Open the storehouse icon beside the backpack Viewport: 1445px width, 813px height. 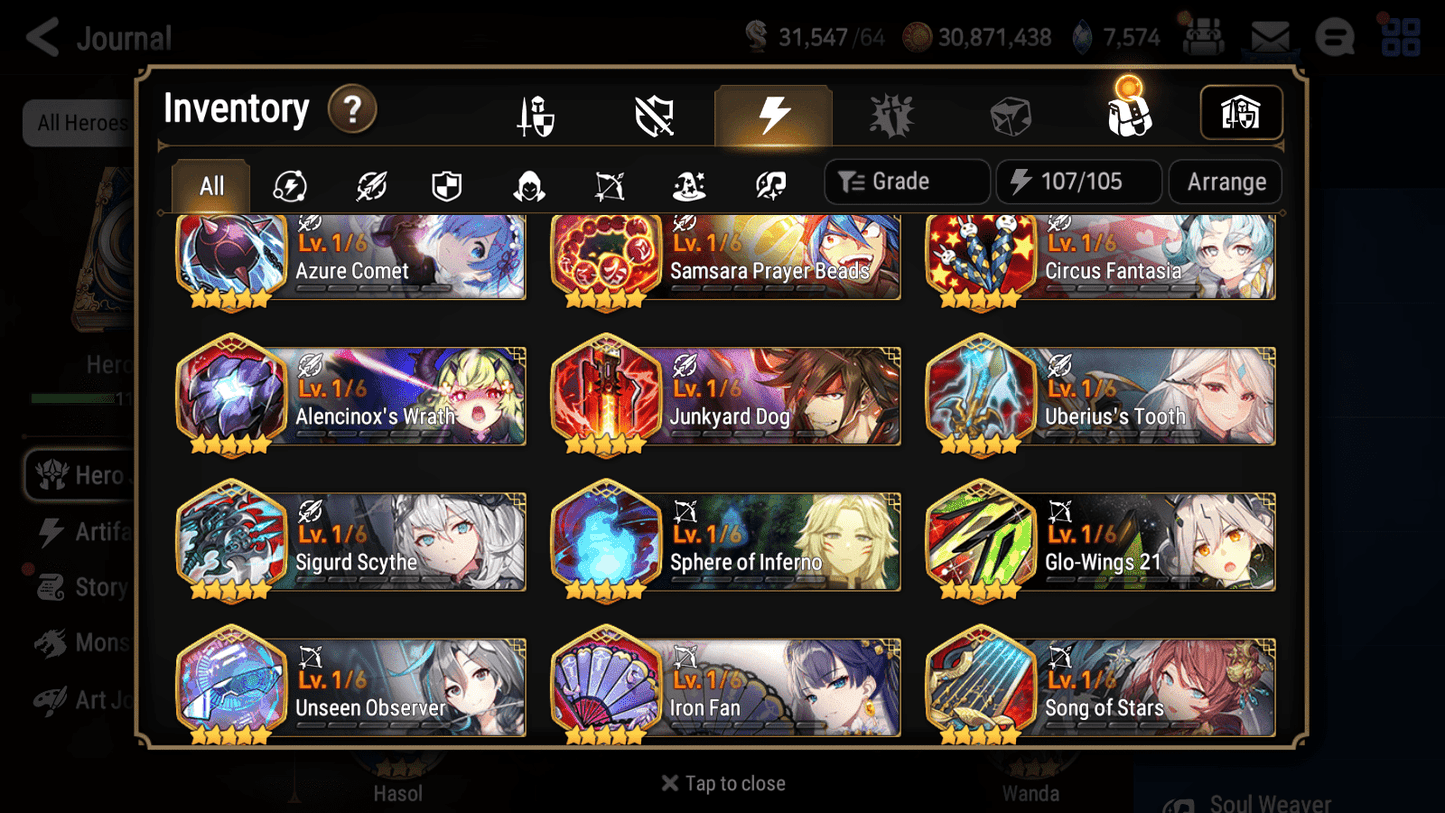click(1240, 113)
